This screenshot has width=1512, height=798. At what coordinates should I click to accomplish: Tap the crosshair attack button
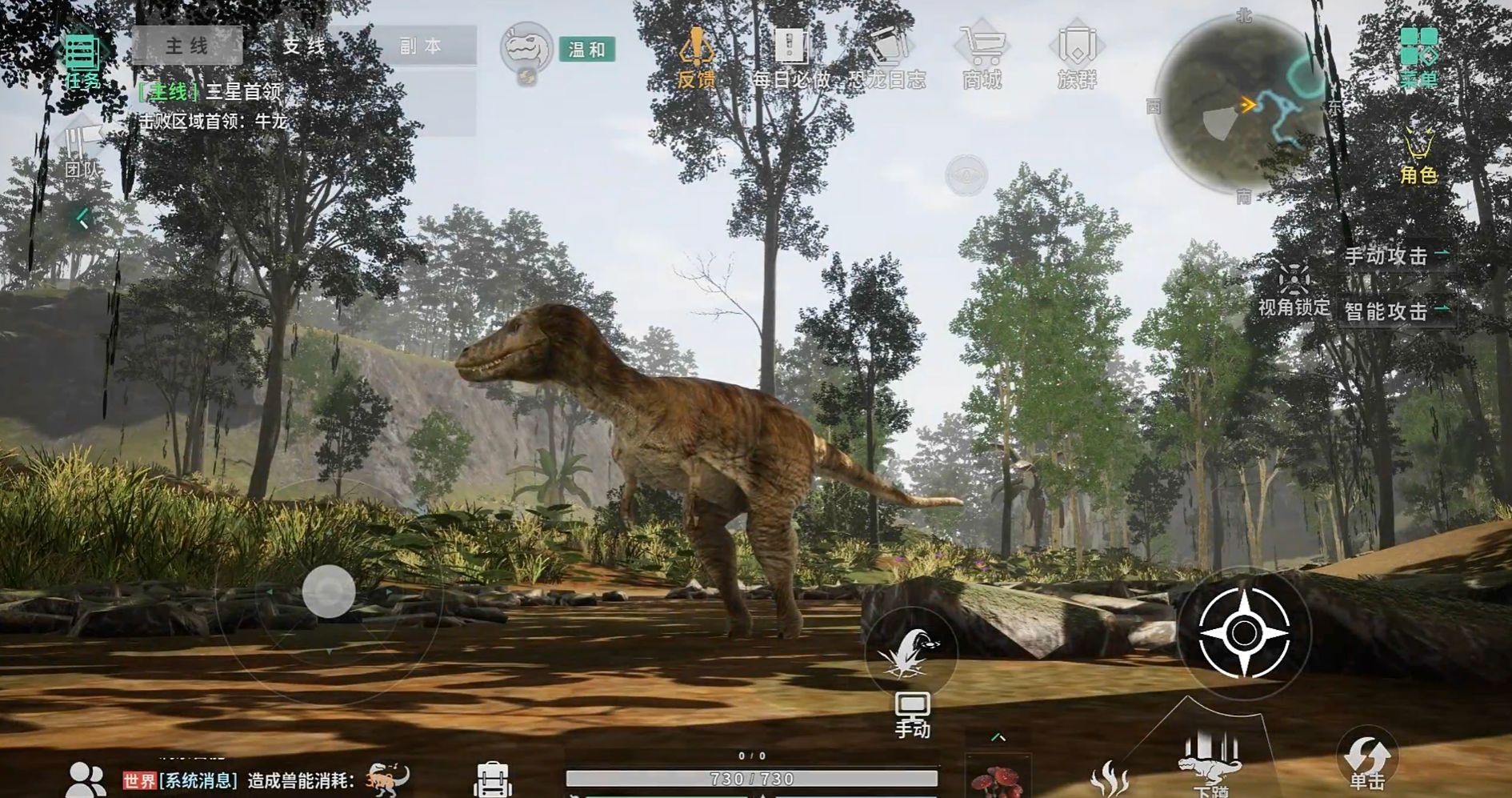click(x=1243, y=633)
